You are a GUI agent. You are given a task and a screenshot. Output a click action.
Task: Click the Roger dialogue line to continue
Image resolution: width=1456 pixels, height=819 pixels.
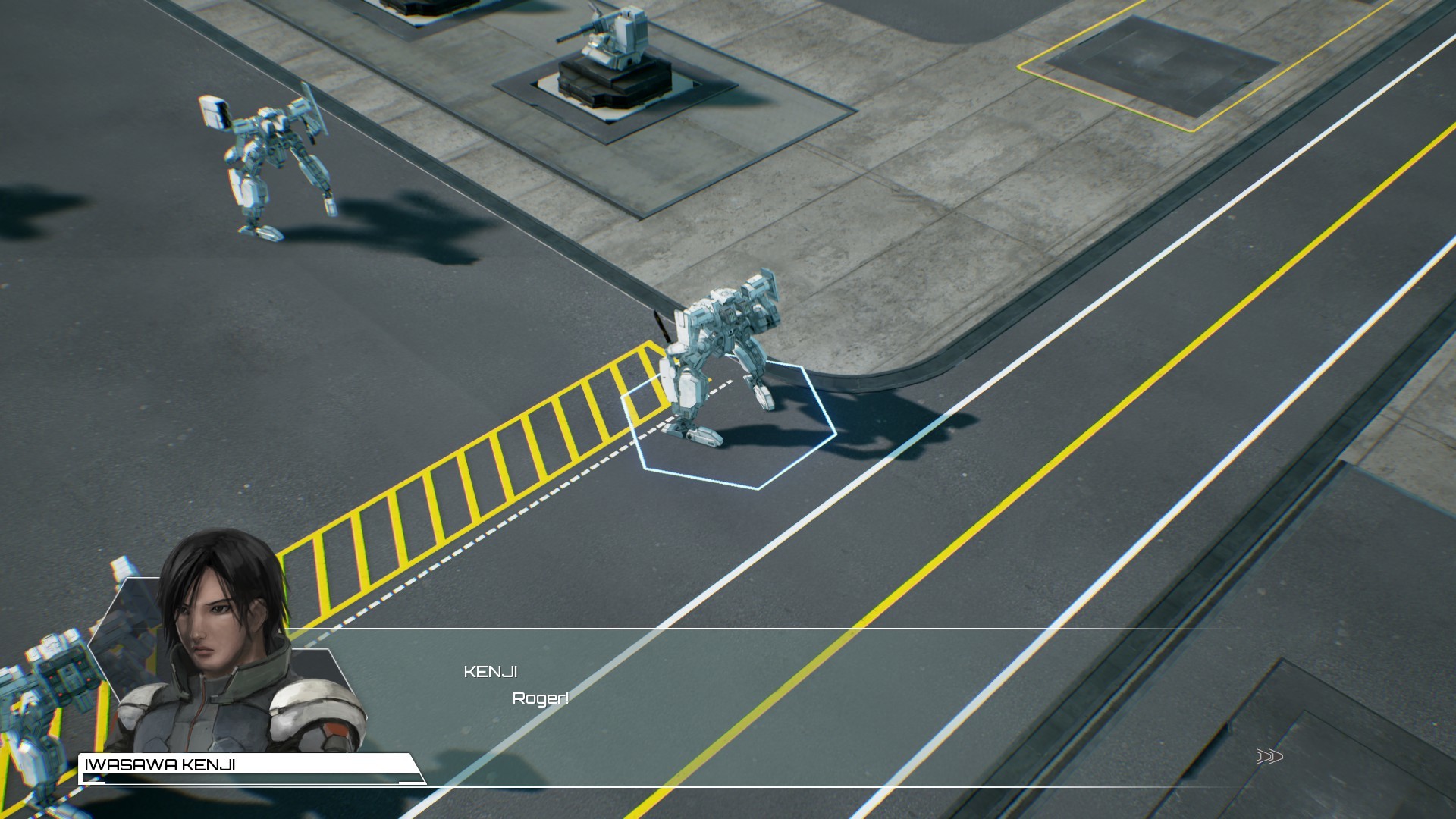point(540,700)
